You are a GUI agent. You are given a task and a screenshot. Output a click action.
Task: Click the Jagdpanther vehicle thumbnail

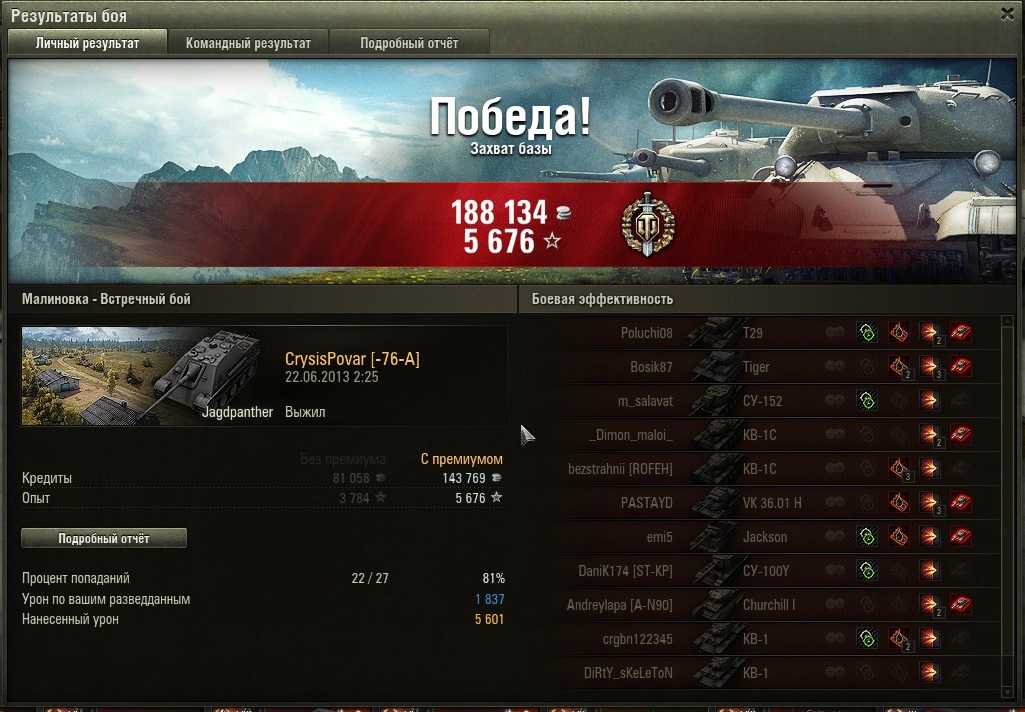[148, 376]
